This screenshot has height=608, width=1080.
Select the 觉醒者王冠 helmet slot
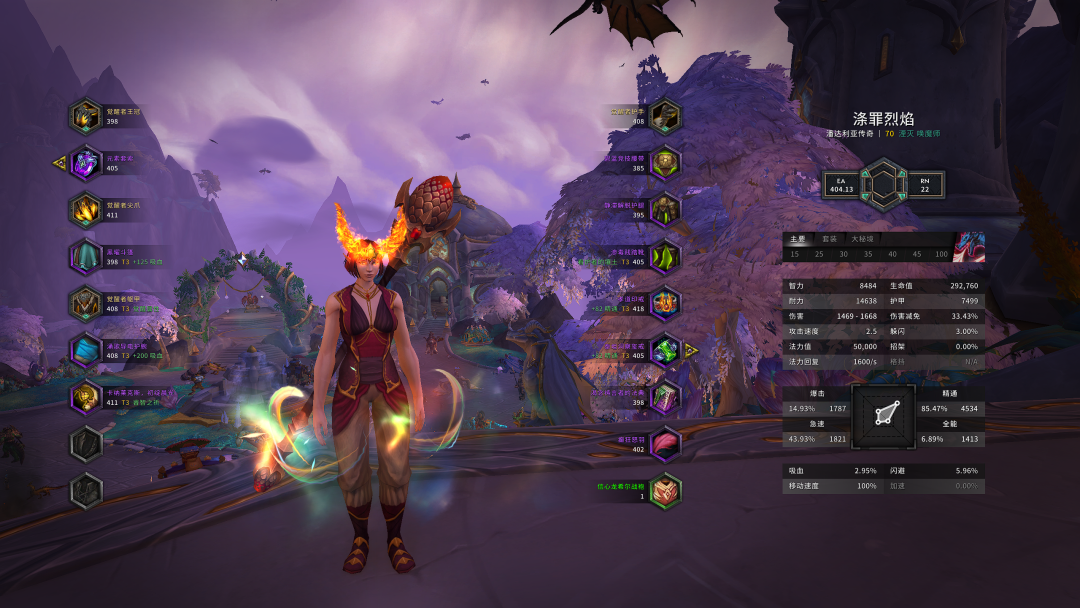(86, 116)
